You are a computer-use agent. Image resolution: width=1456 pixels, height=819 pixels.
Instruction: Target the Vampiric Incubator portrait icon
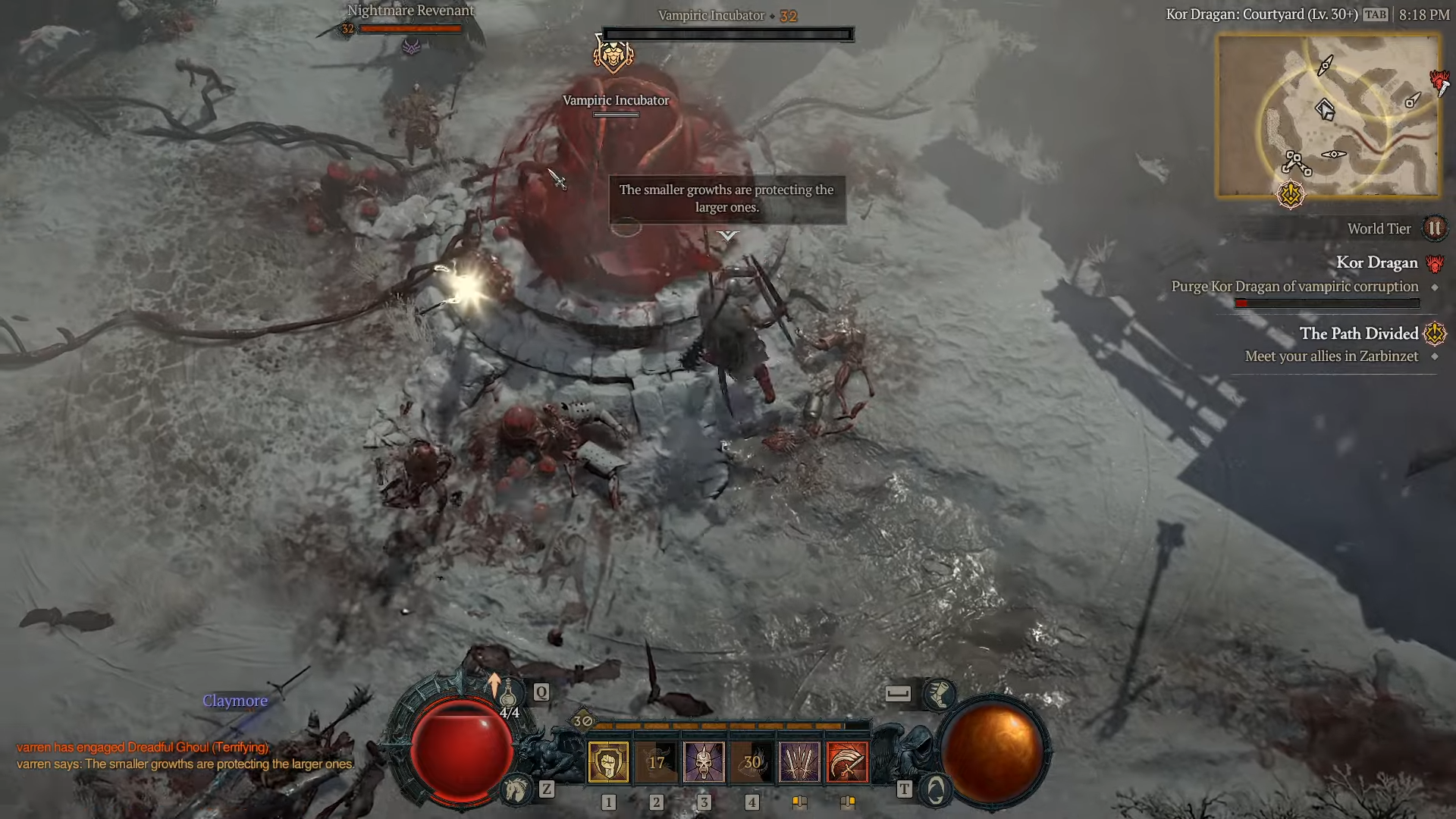[x=613, y=55]
